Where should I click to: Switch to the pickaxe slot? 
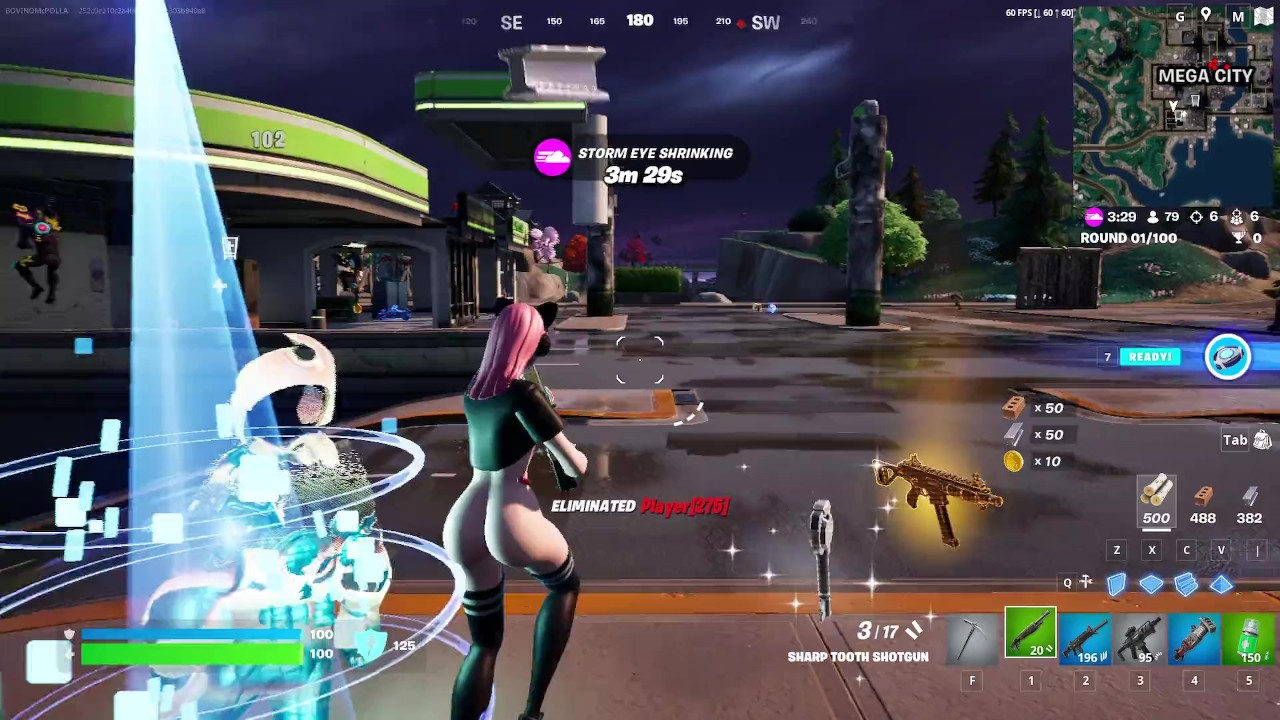tap(972, 637)
